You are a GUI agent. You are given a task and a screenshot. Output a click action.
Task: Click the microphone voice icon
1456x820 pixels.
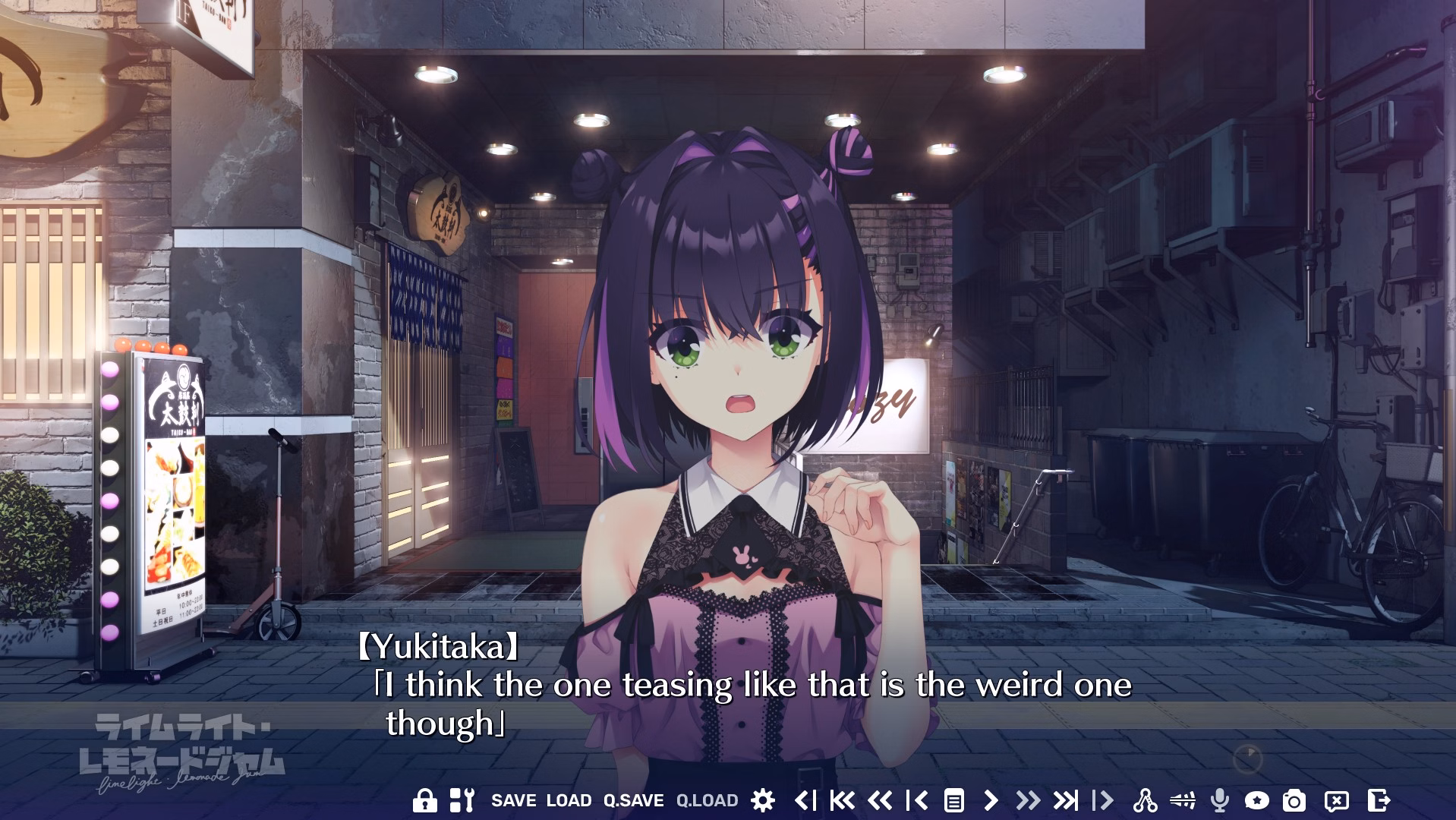[1220, 800]
